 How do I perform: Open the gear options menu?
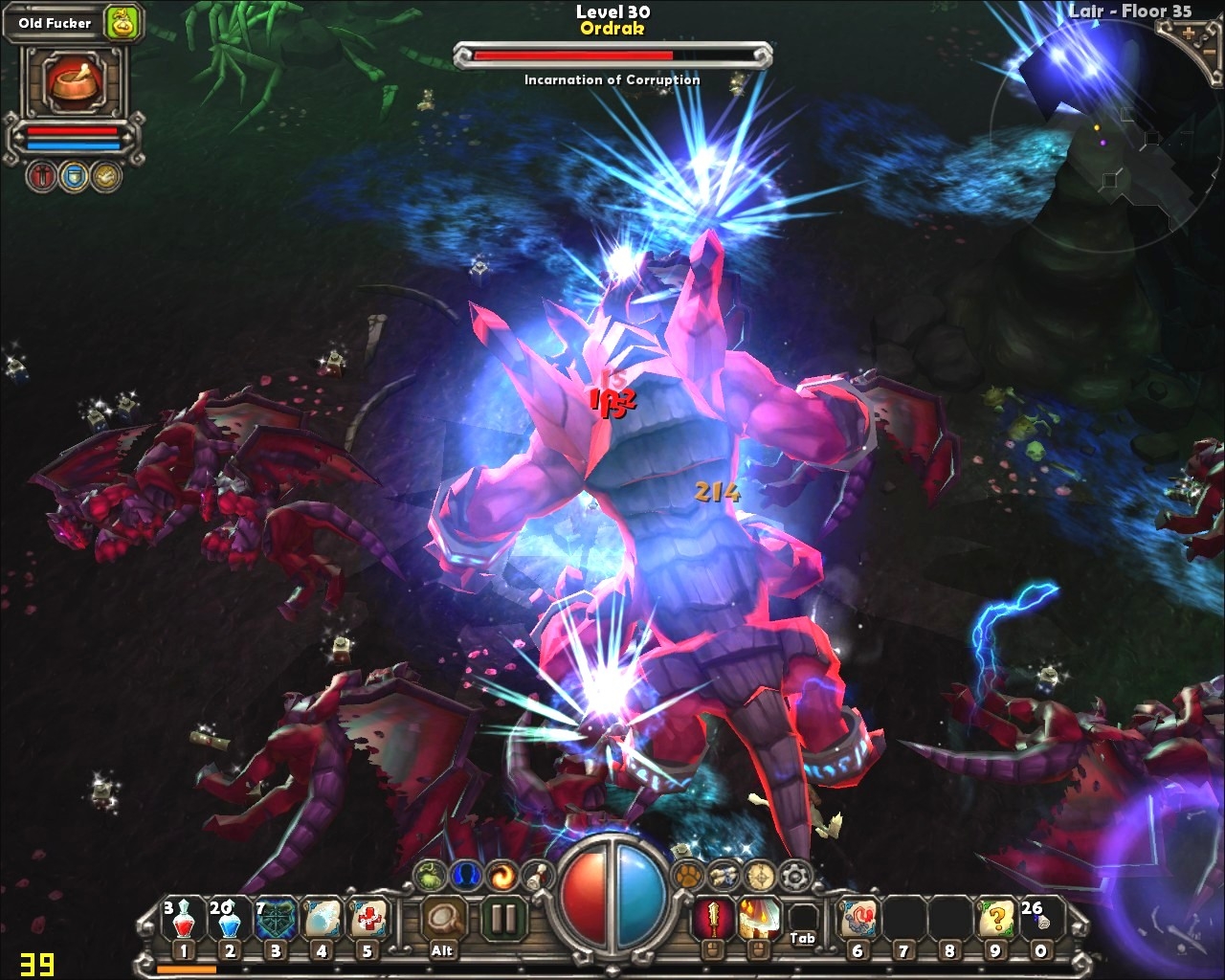[794, 875]
